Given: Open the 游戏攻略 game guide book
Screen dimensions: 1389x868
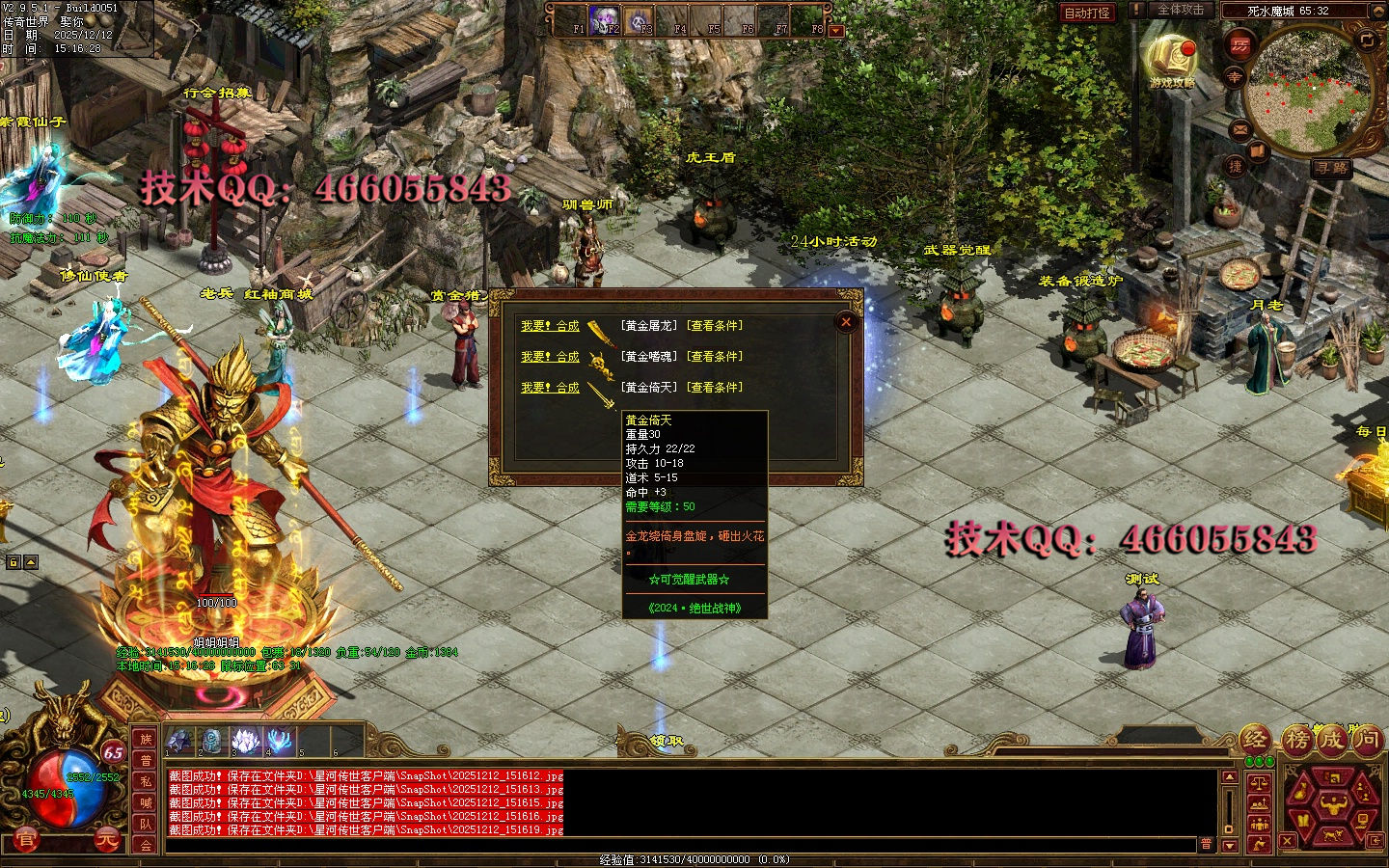Looking at the screenshot, I should pos(1171,60).
